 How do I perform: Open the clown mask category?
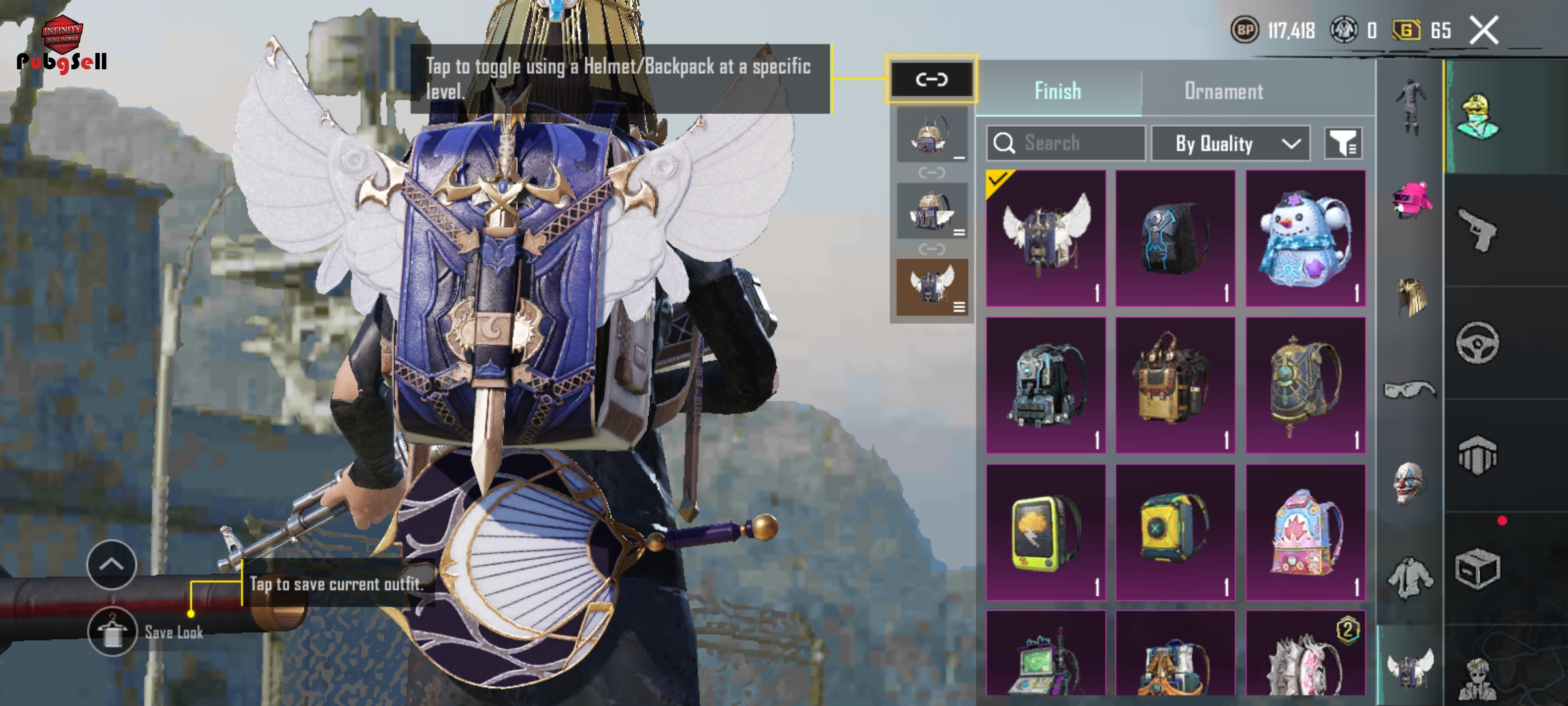click(x=1410, y=482)
